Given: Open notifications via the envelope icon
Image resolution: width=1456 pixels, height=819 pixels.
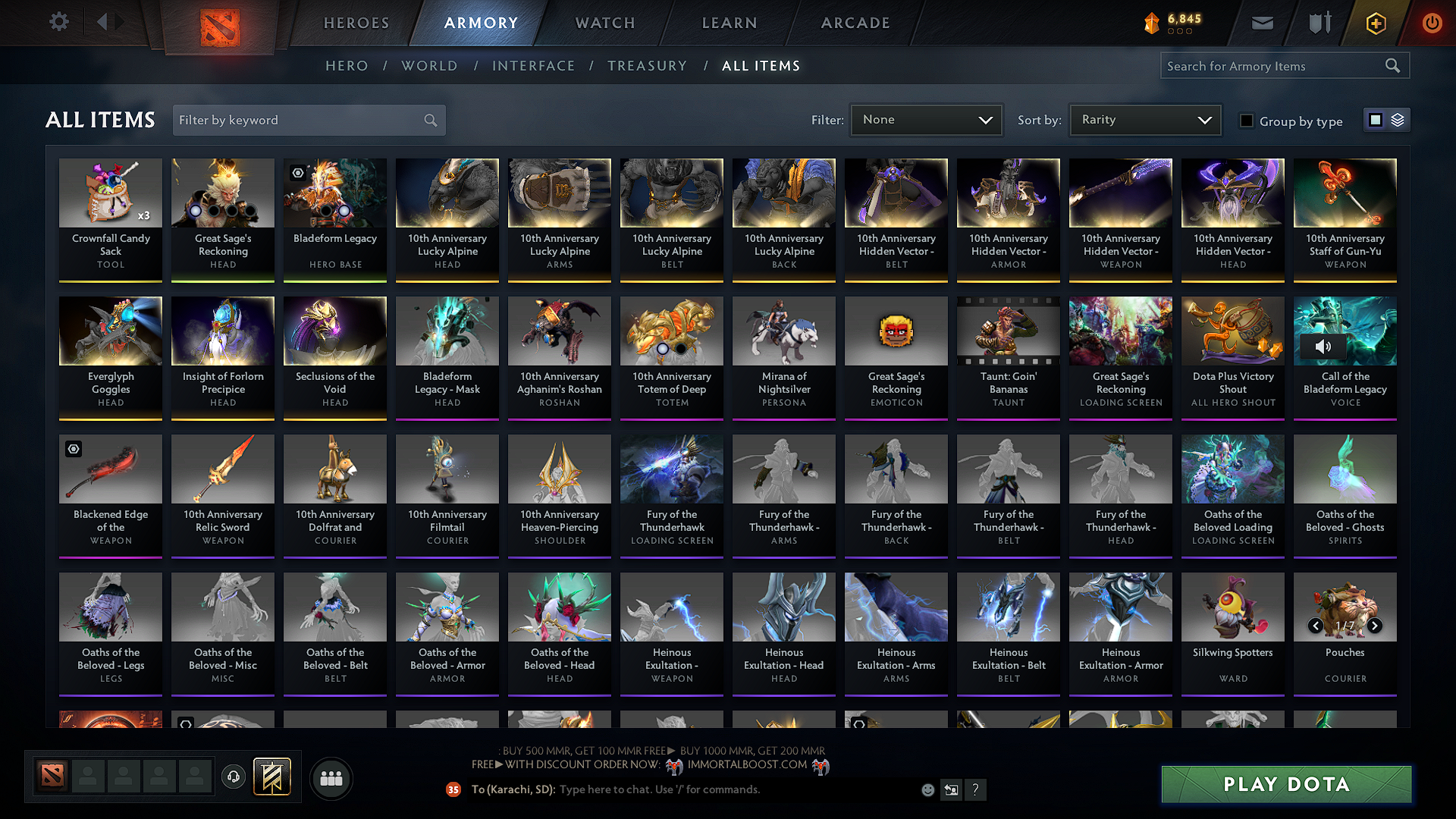Looking at the screenshot, I should click(1262, 23).
